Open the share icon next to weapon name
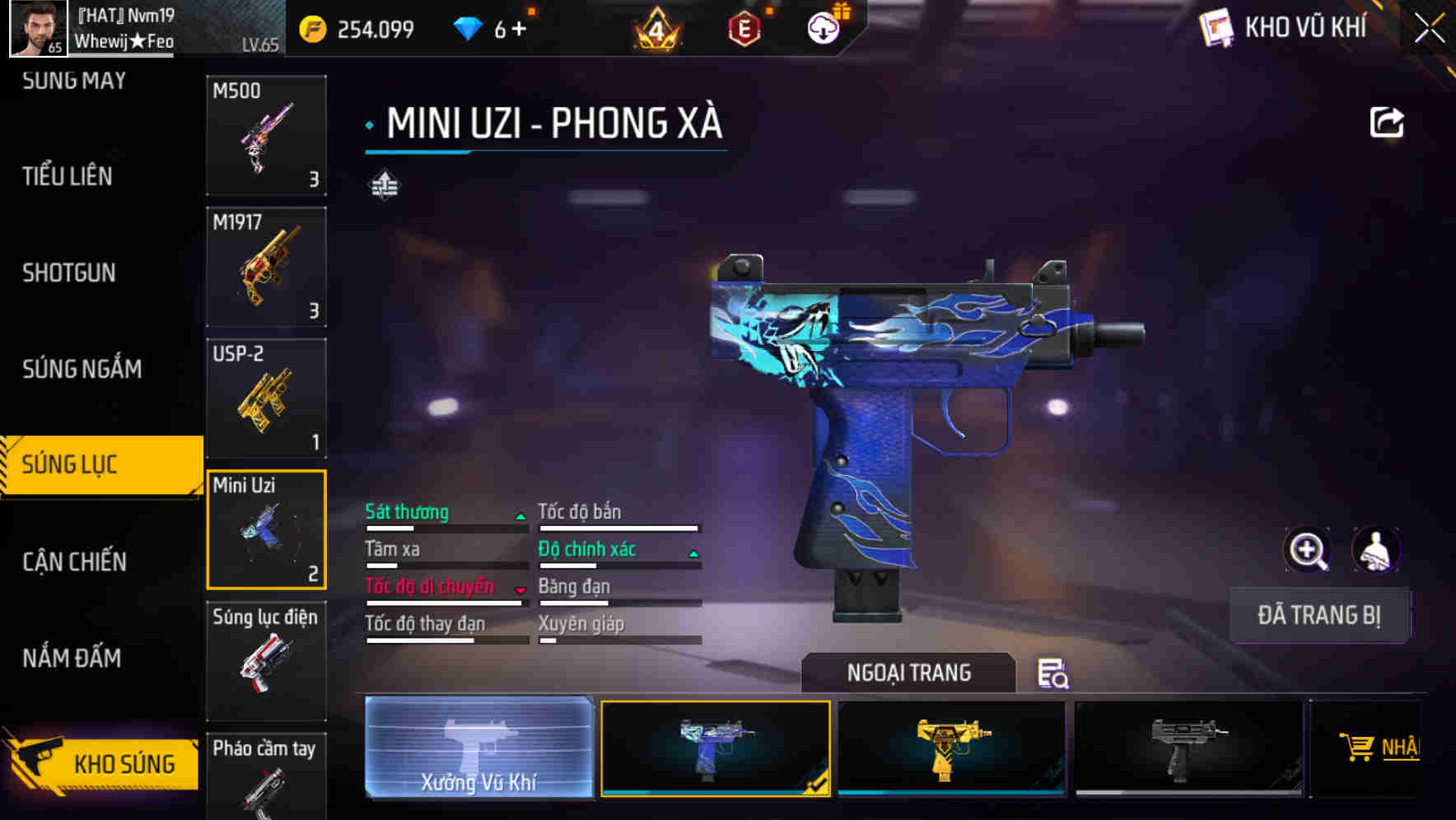Screen dimensions: 1456x820 (1386, 122)
